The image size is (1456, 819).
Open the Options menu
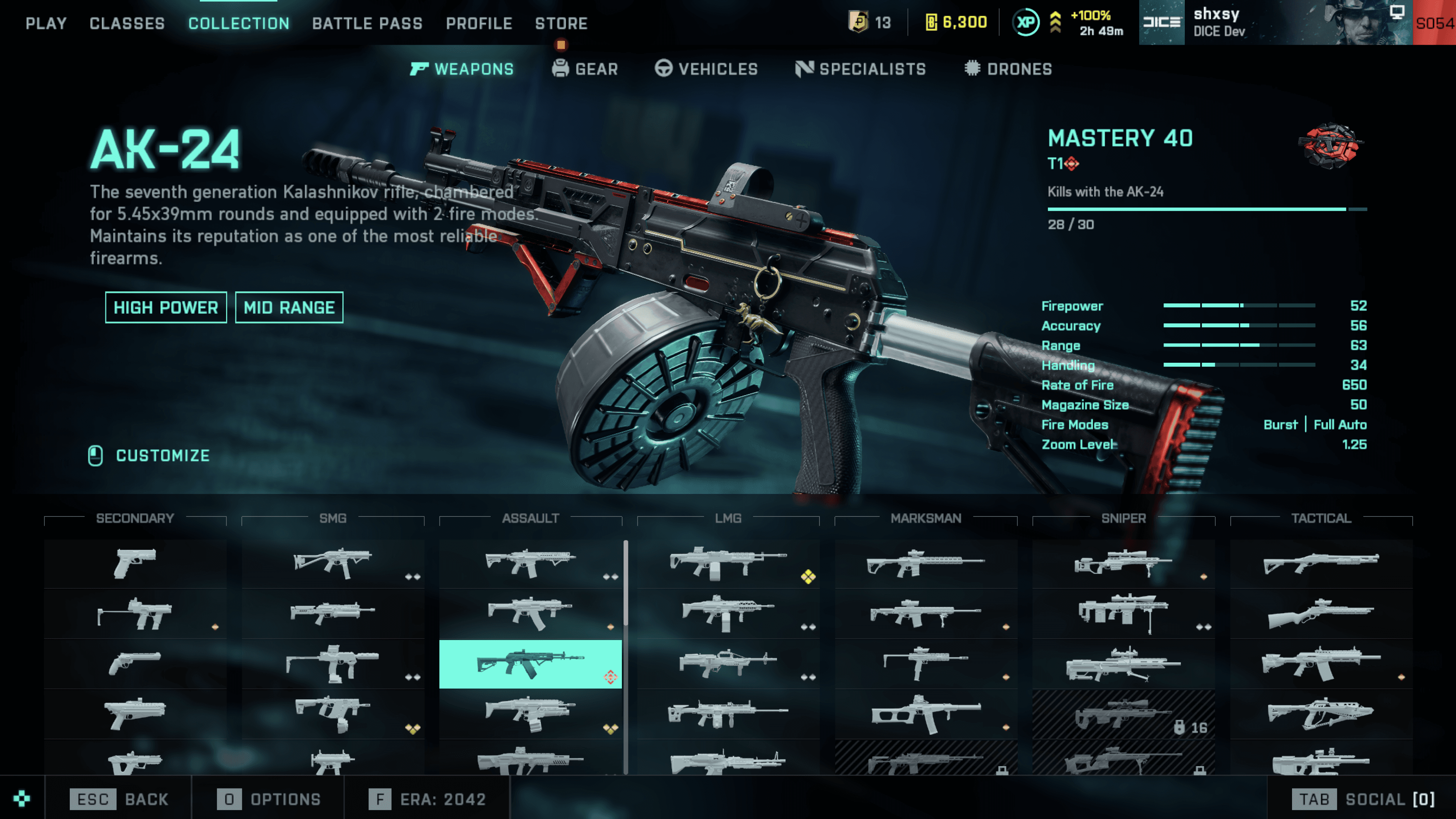pos(269,799)
